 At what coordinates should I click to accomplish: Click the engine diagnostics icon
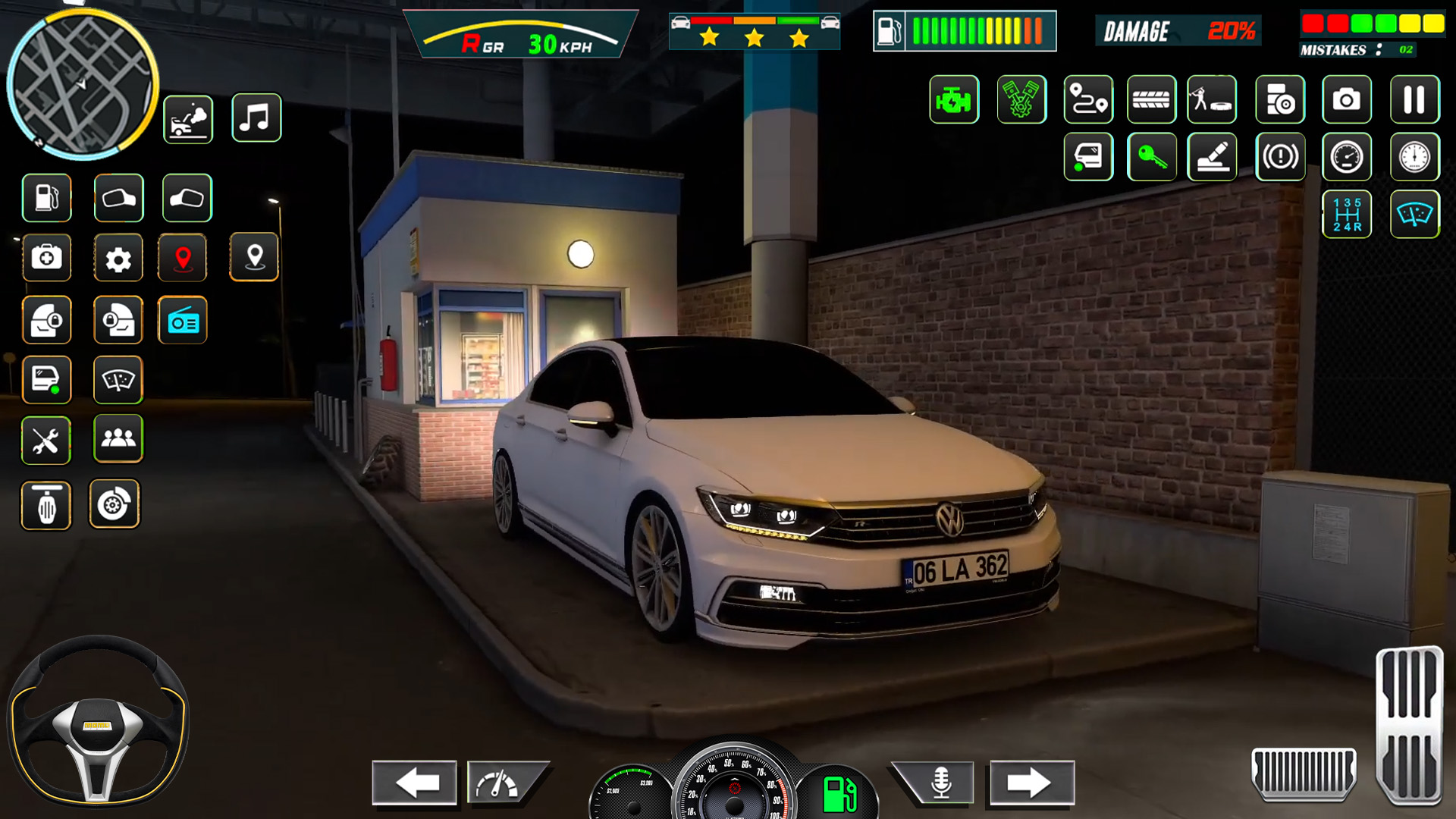(955, 99)
